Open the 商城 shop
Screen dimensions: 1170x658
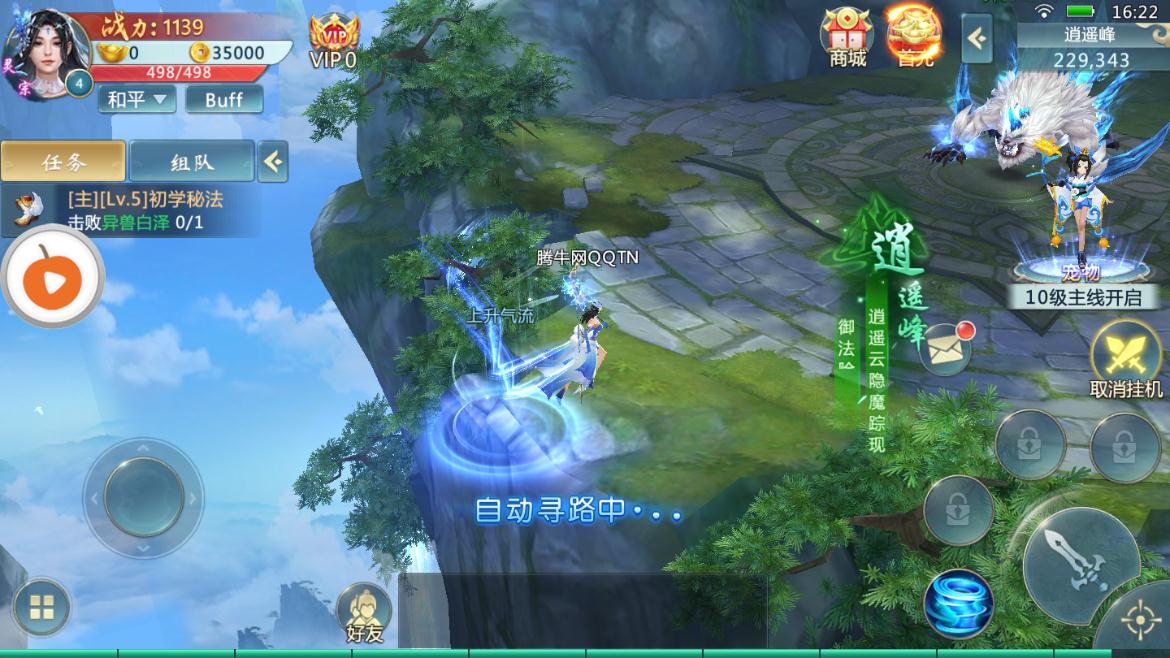click(847, 37)
